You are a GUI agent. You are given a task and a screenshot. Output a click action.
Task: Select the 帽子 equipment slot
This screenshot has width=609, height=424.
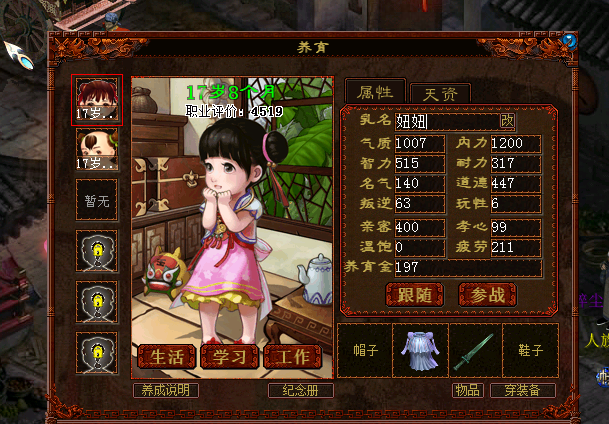365,350
